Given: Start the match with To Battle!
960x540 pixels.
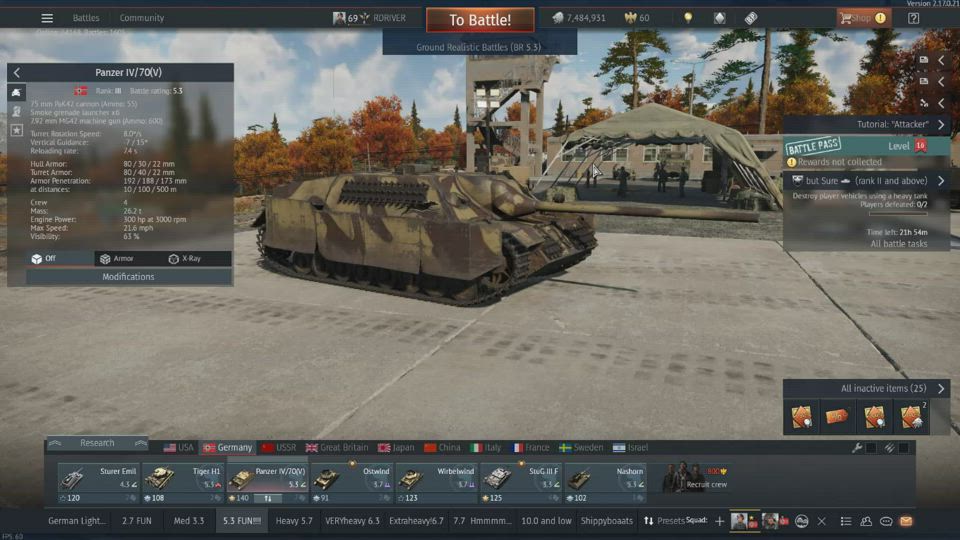Looking at the screenshot, I should tap(480, 20).
